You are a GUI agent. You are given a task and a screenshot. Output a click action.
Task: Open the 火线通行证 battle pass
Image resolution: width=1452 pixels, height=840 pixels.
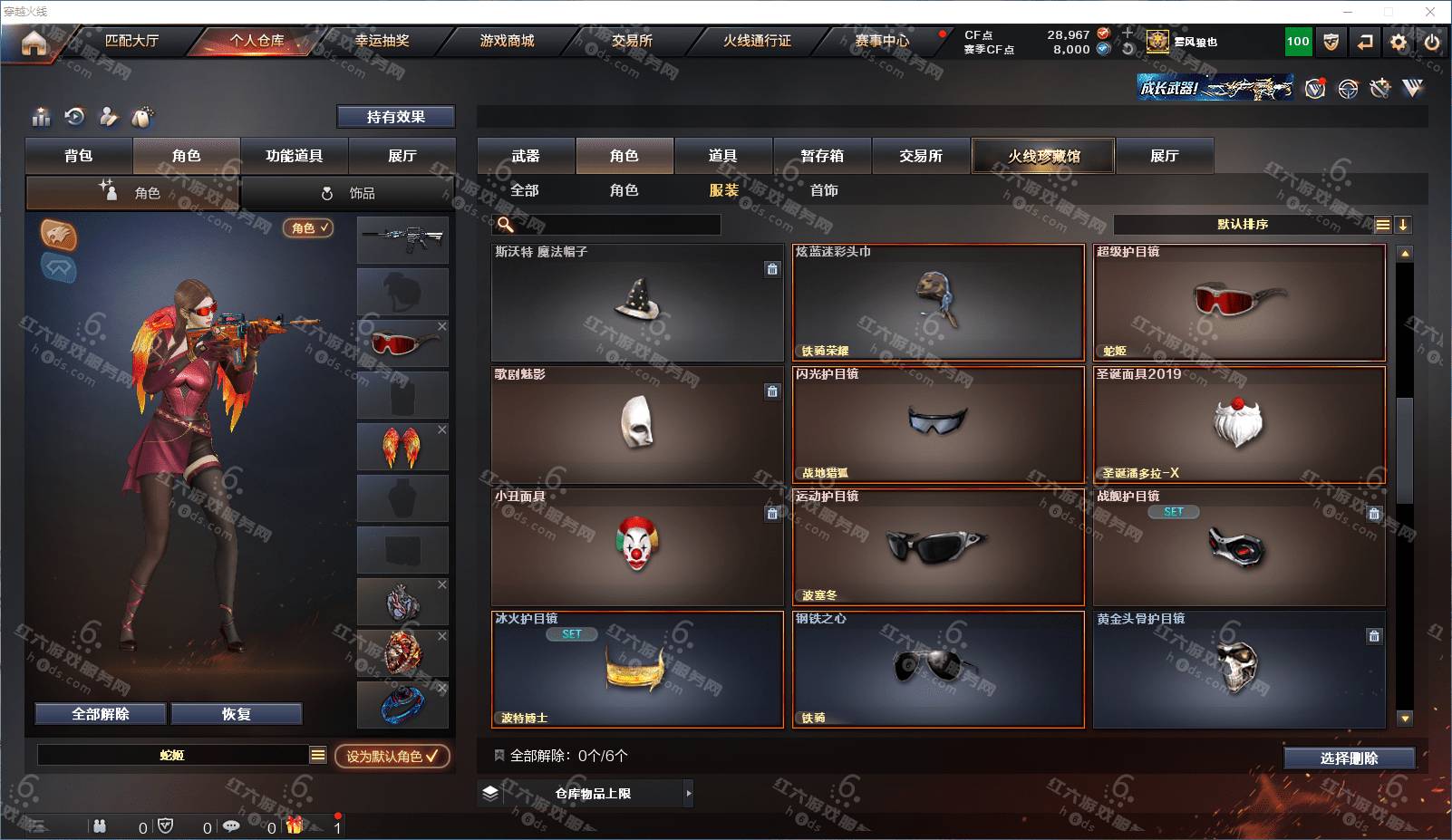coord(757,41)
